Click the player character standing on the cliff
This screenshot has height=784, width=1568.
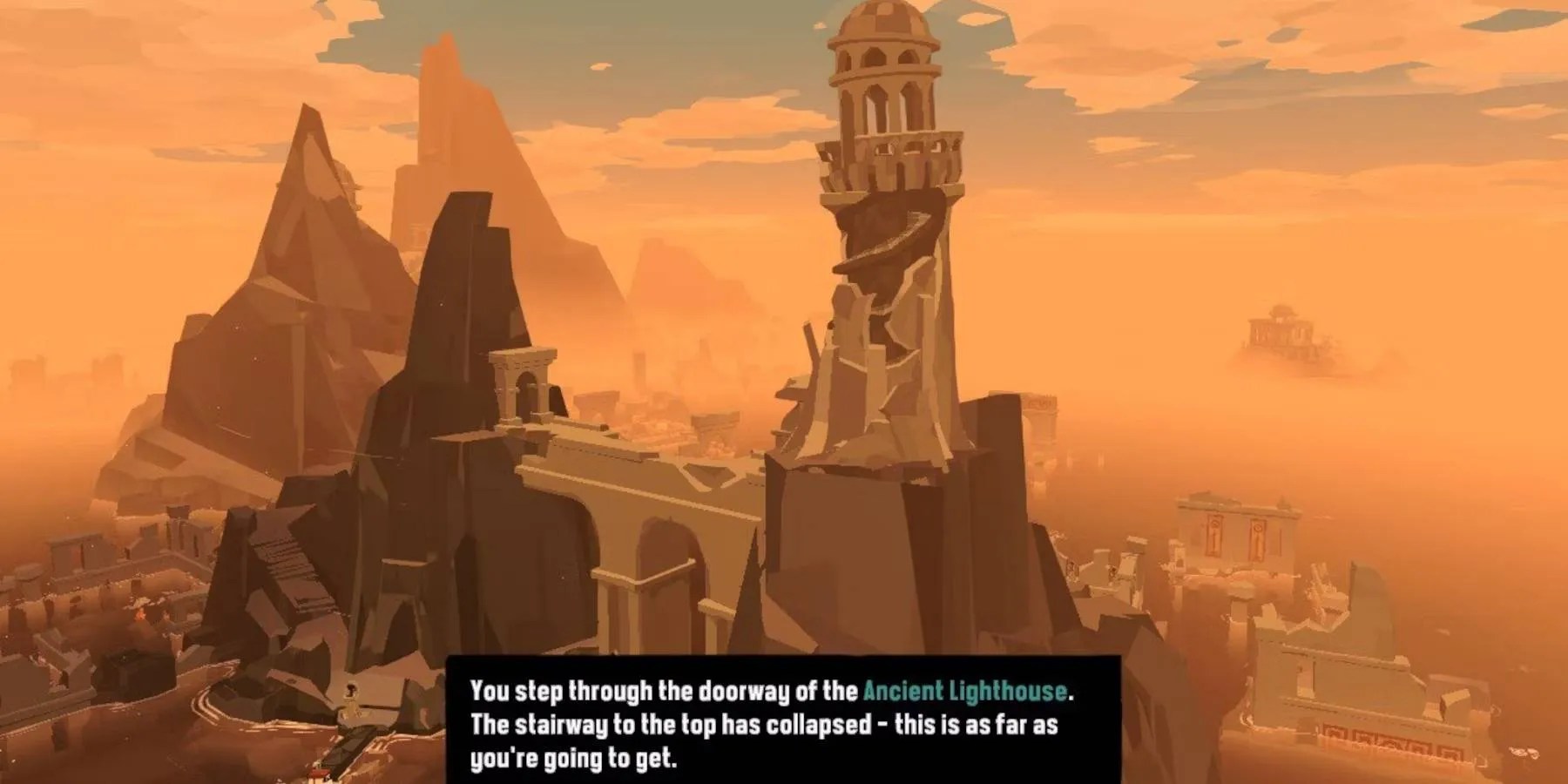[x=352, y=697]
